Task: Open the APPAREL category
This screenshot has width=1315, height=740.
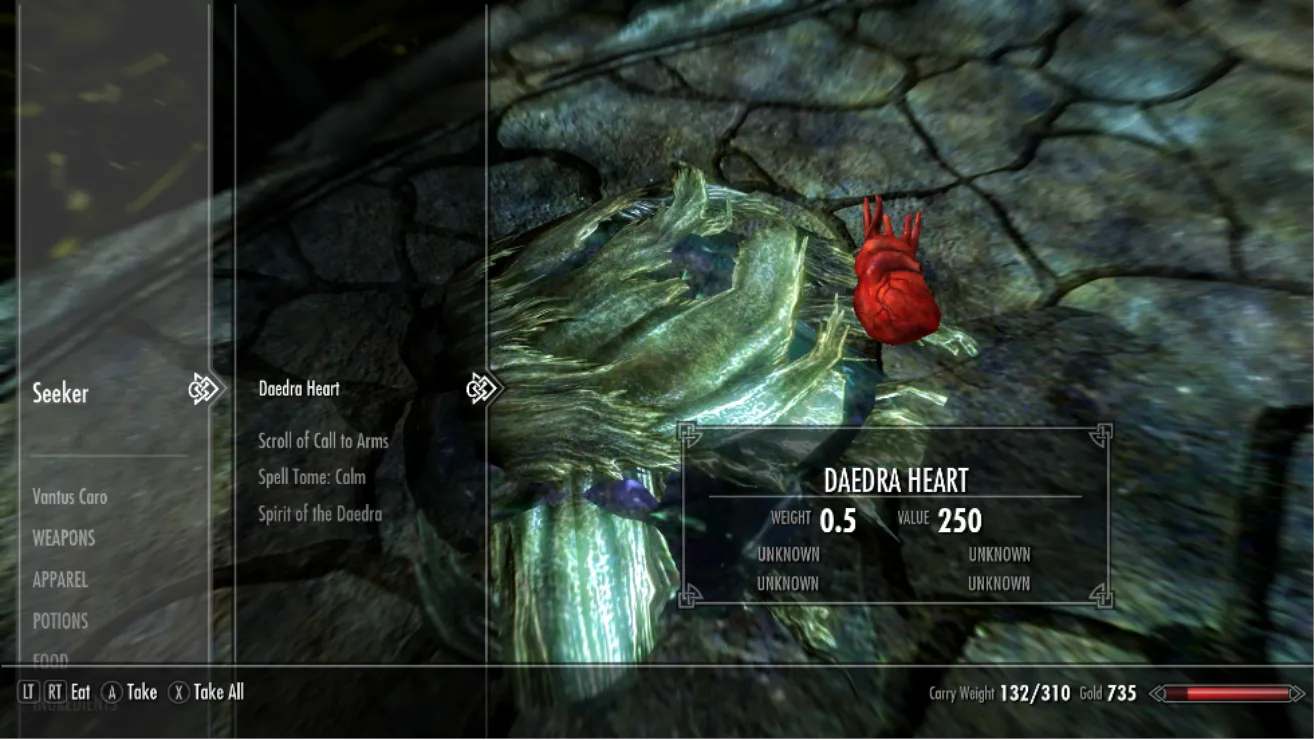Action: pos(60,580)
